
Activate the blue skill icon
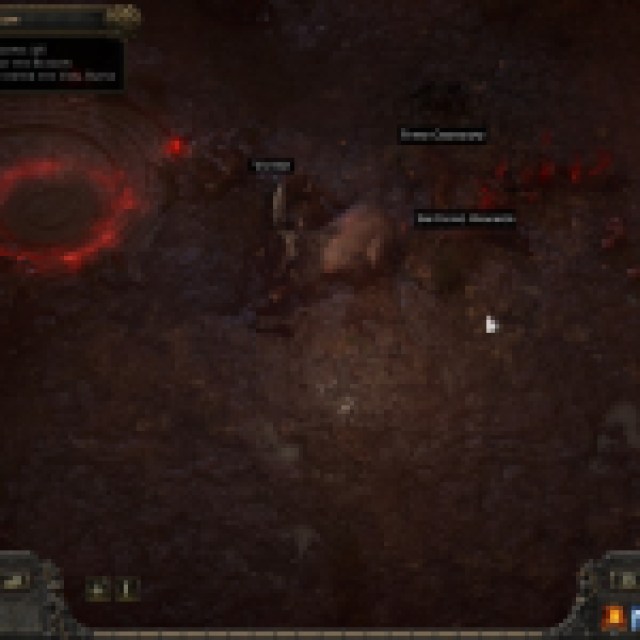coord(636,617)
